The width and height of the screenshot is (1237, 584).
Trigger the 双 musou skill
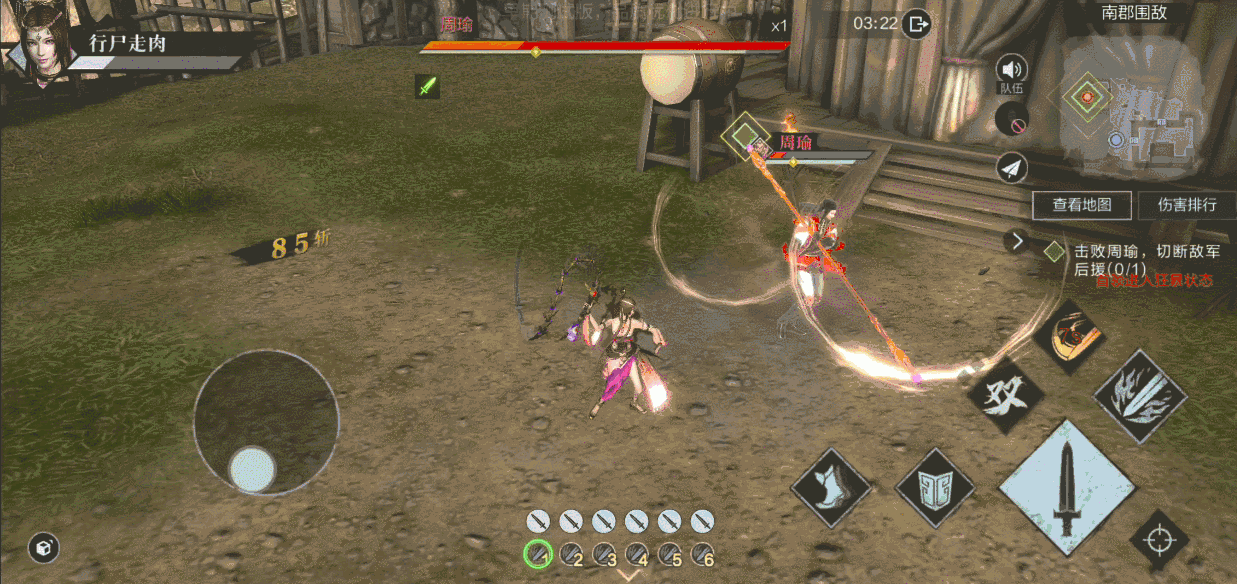(1004, 395)
